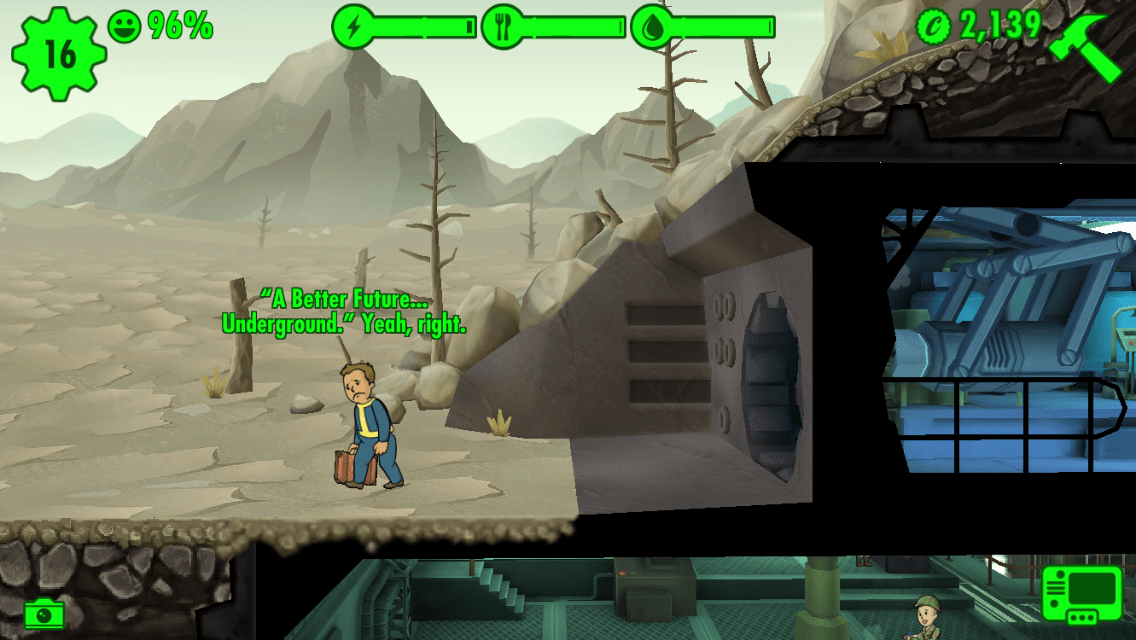Image resolution: width=1136 pixels, height=640 pixels.
Task: Tap the vault happiness smiley
Action: pyautogui.click(x=124, y=25)
